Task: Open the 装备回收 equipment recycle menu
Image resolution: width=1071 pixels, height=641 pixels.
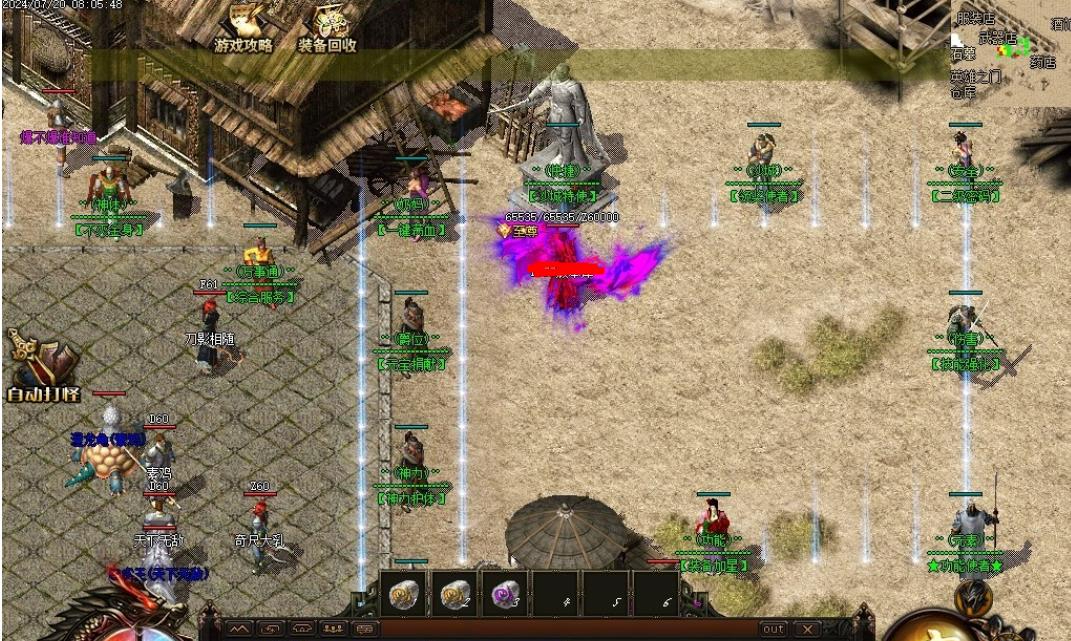Action: tap(327, 28)
